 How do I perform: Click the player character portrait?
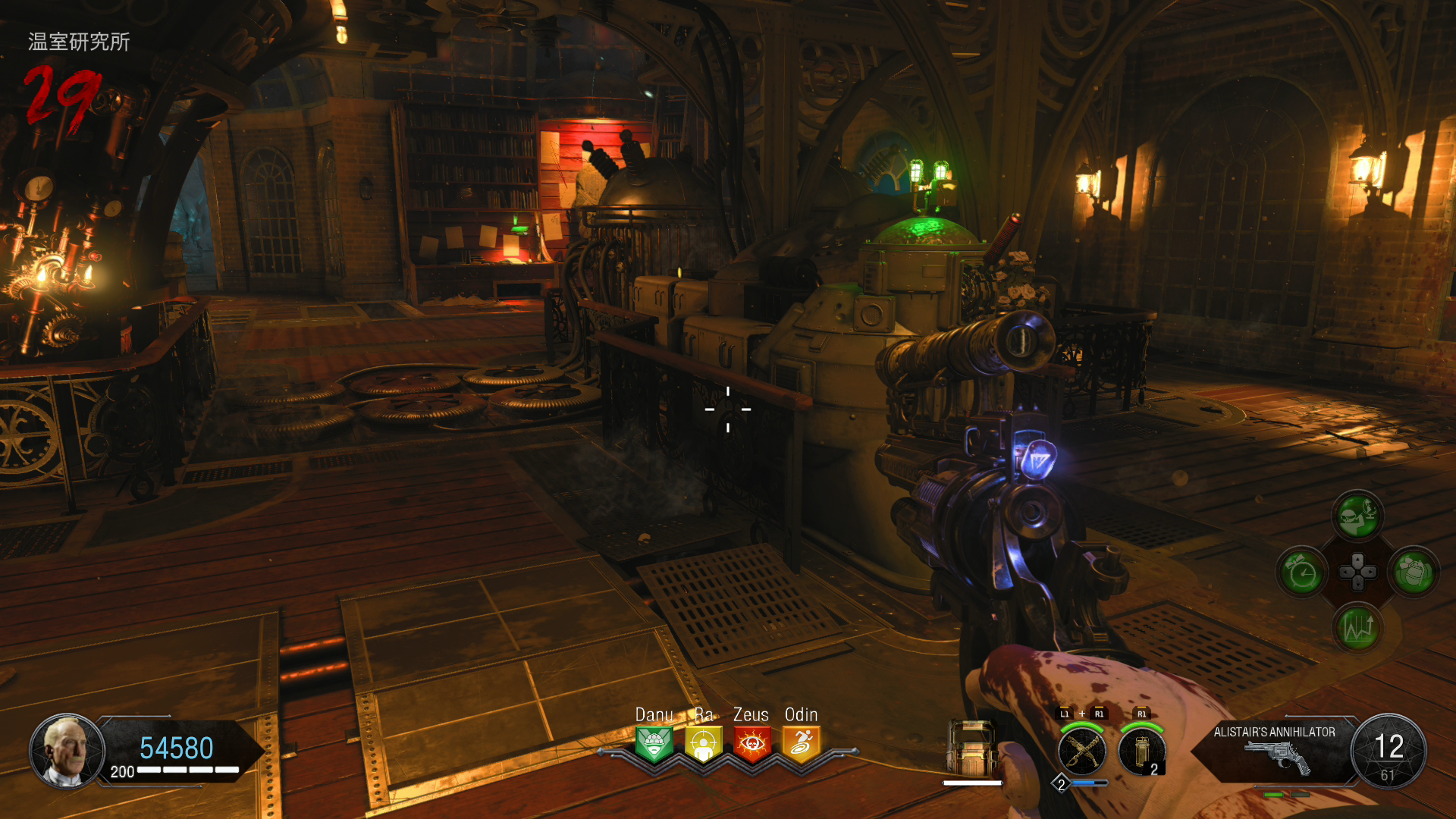[x=67, y=751]
